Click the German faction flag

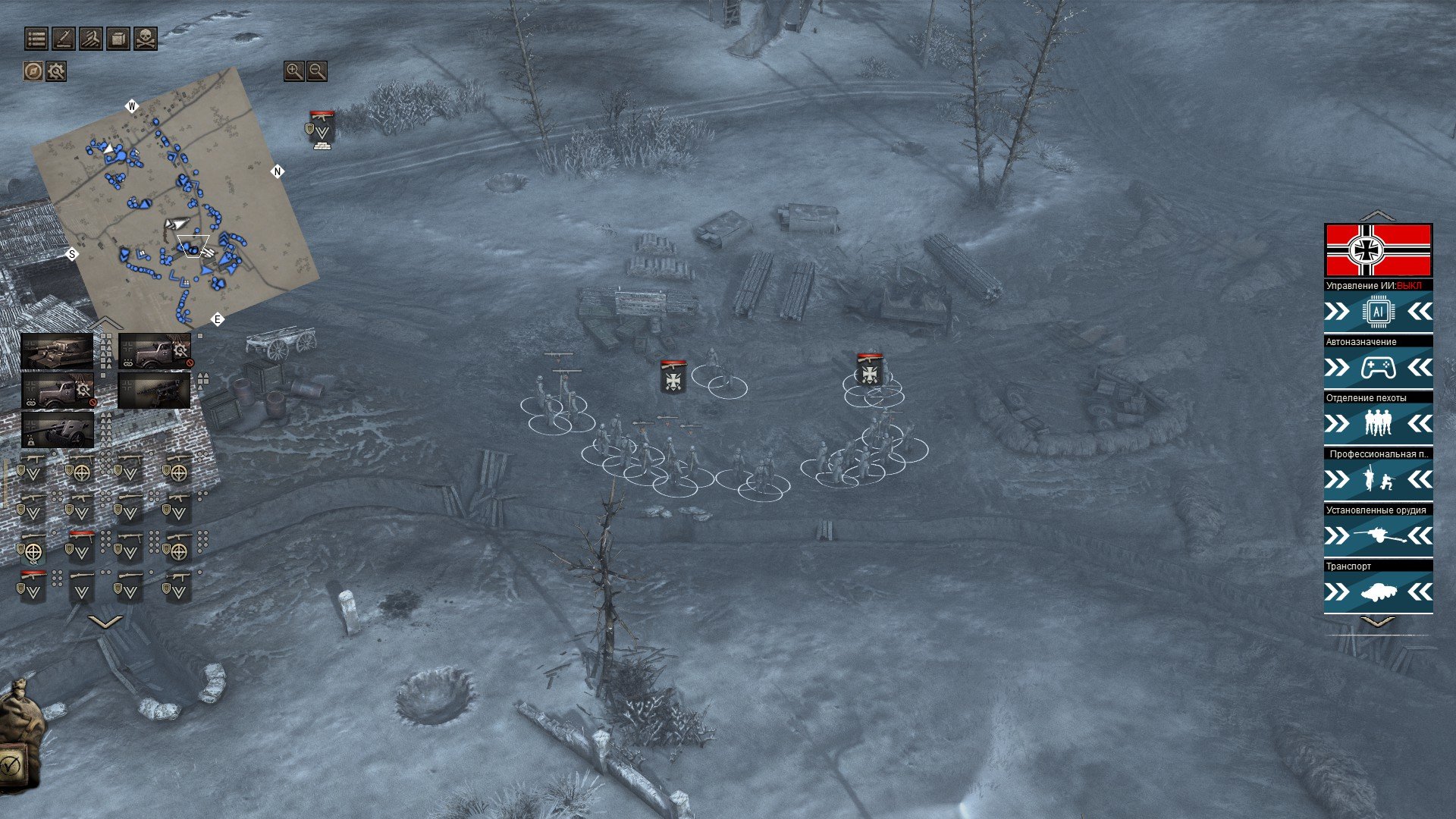(1378, 250)
